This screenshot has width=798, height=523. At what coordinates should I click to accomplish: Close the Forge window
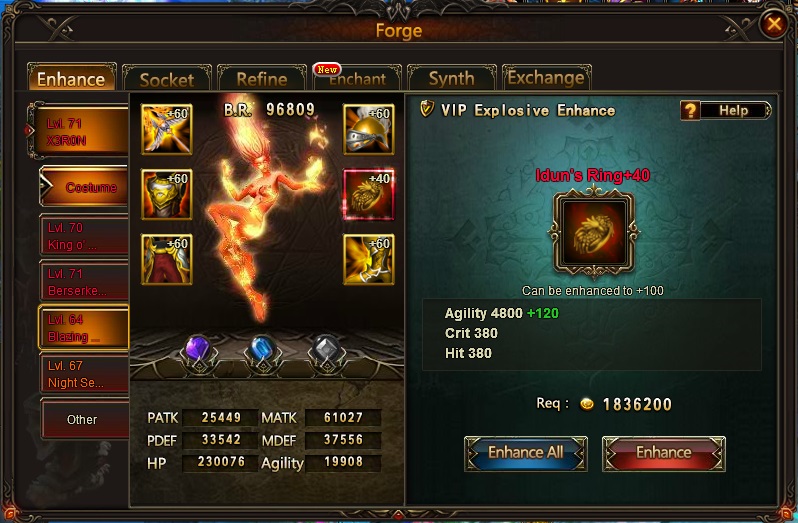point(773,25)
